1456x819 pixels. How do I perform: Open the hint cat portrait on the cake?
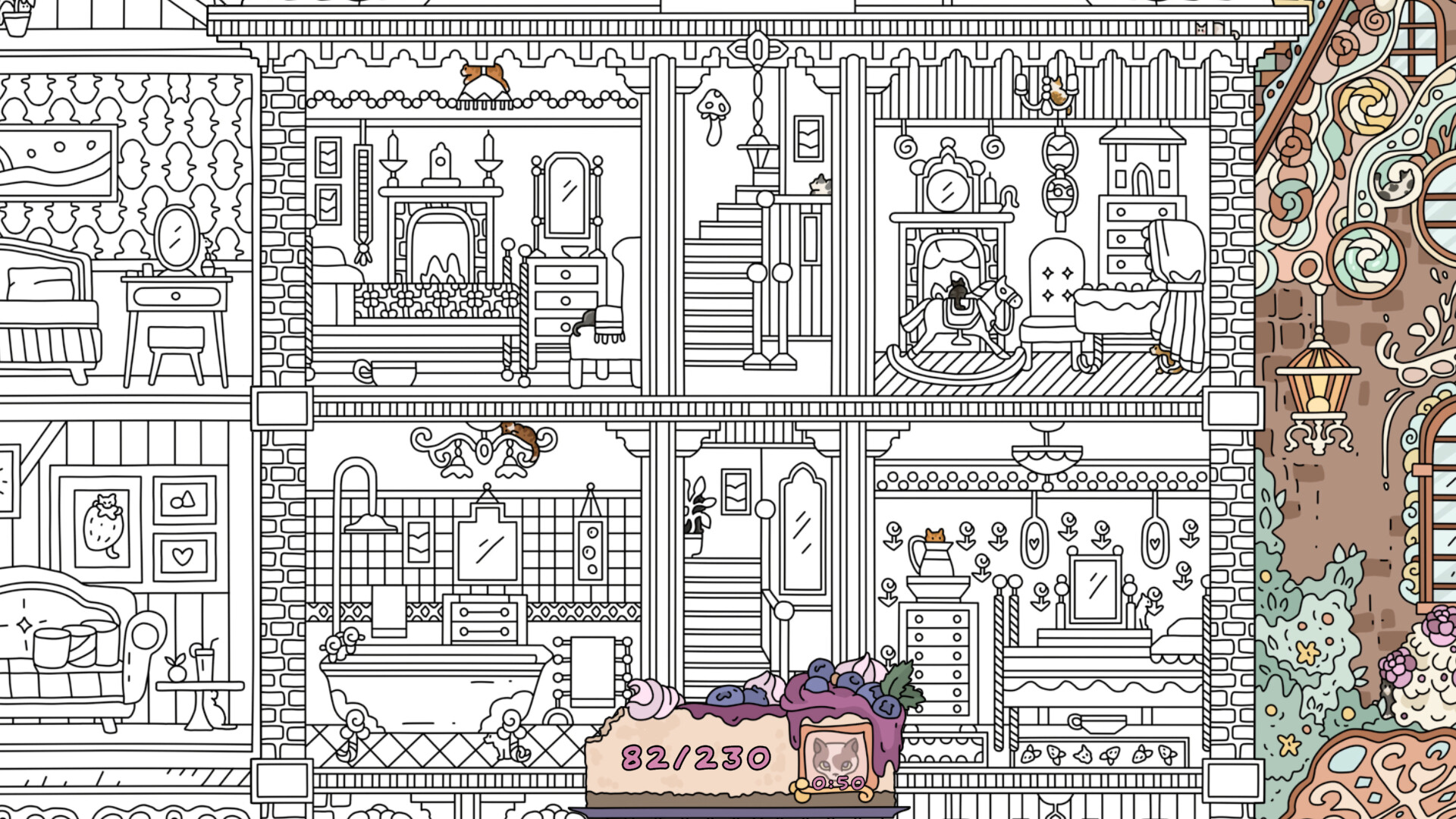click(834, 758)
